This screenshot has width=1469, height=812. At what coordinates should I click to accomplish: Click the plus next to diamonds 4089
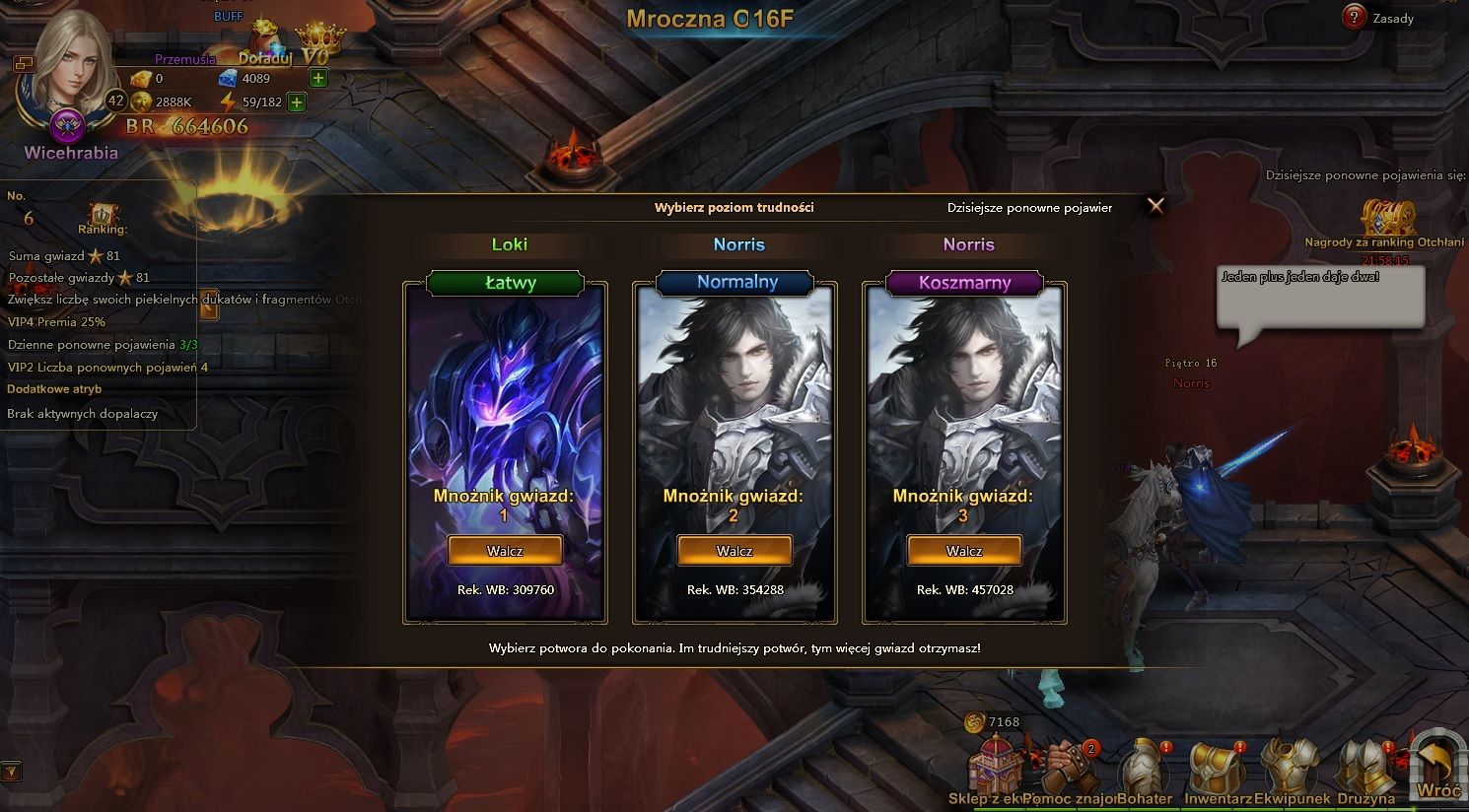click(316, 77)
